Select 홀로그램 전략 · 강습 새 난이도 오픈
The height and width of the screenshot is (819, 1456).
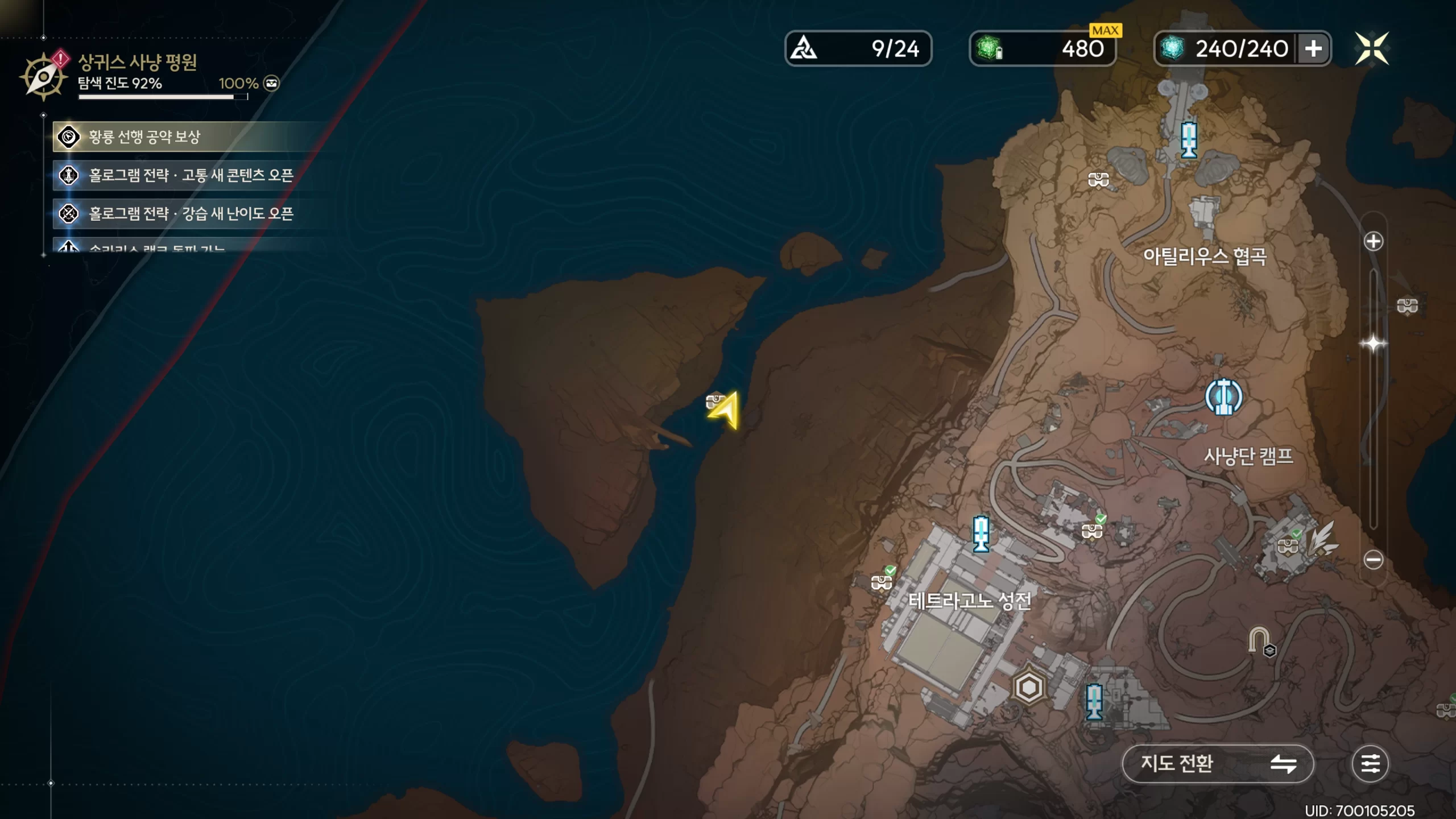click(x=191, y=214)
